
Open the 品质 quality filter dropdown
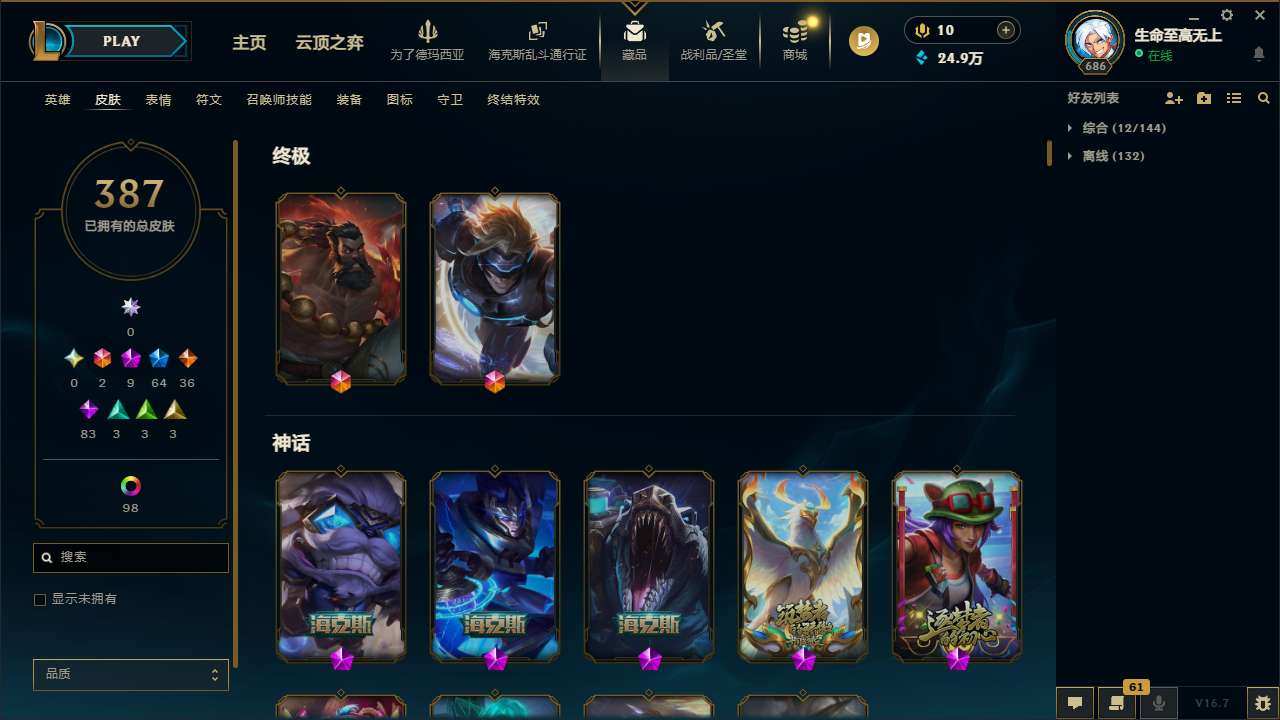130,674
